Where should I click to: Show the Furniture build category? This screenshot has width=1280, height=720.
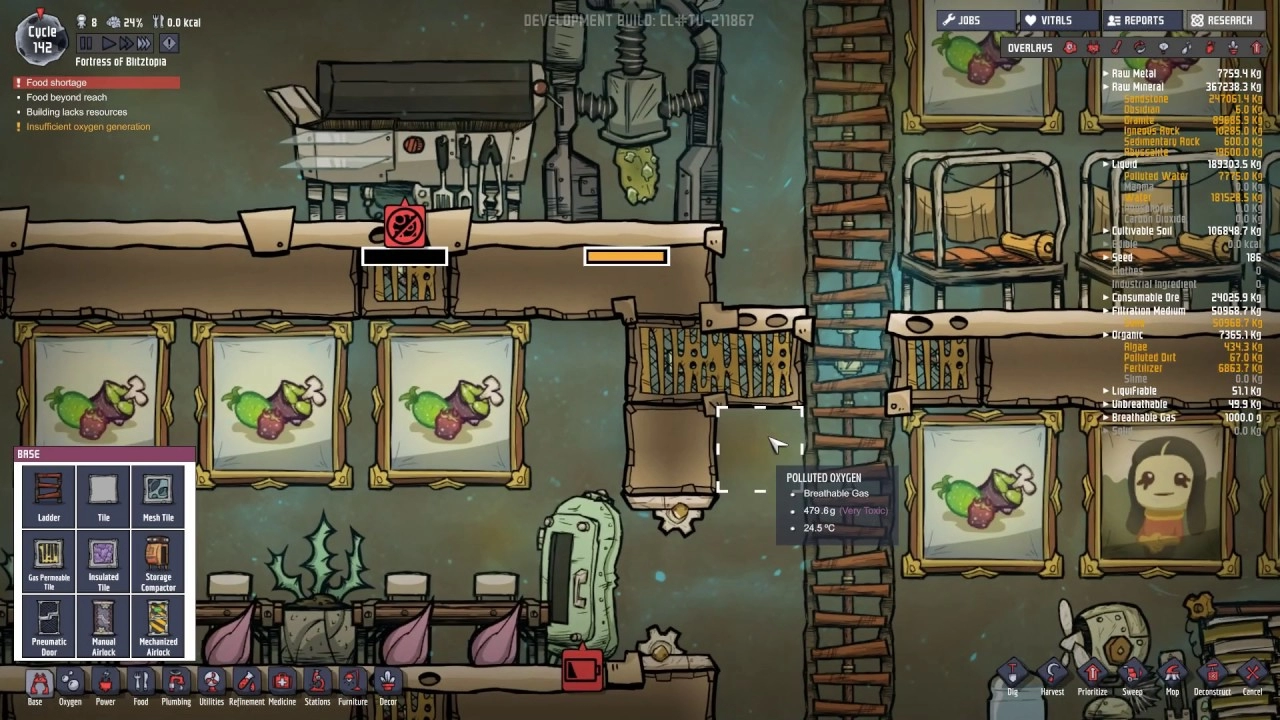[352, 687]
